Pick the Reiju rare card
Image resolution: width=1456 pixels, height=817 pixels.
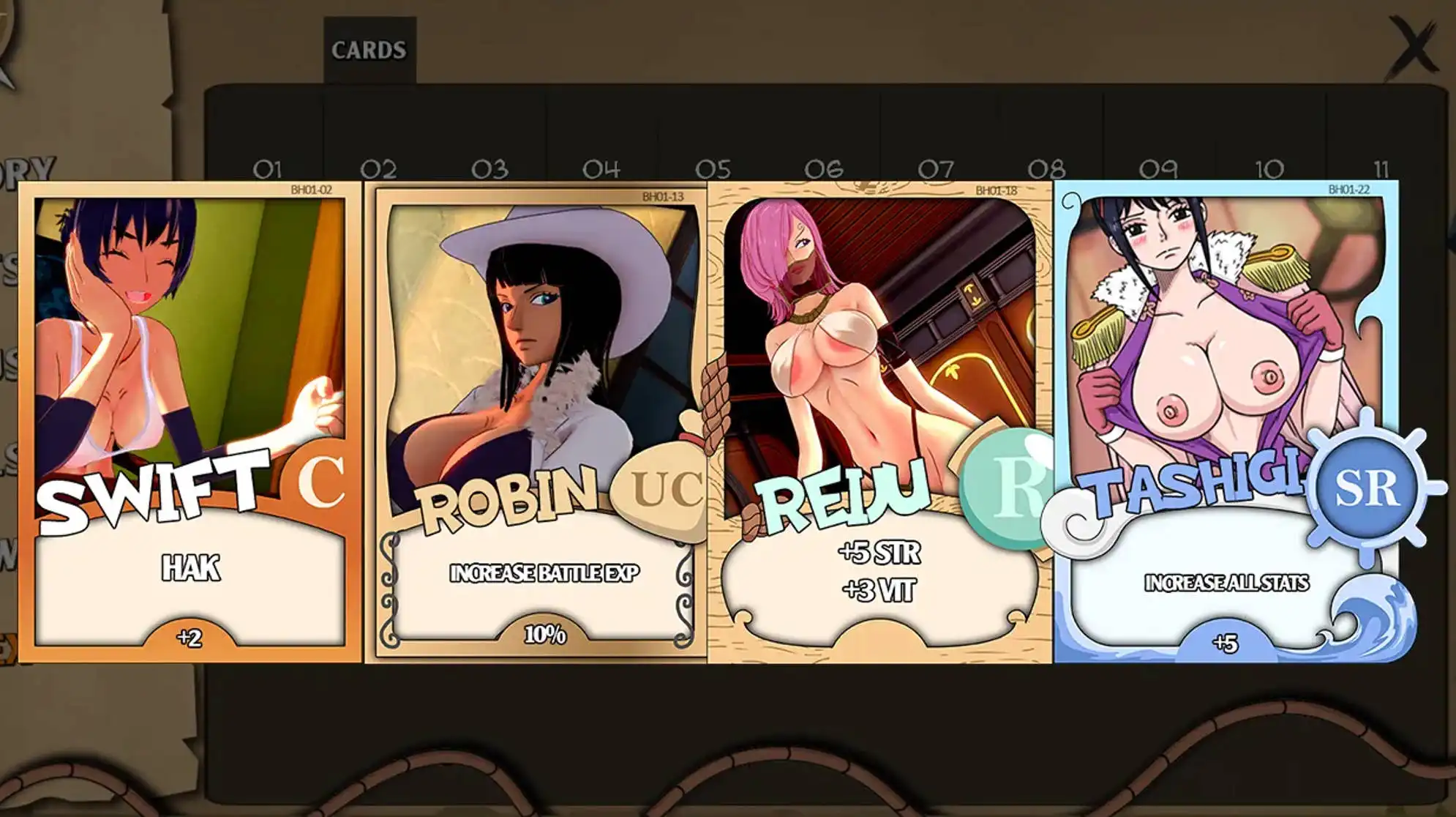click(880, 422)
